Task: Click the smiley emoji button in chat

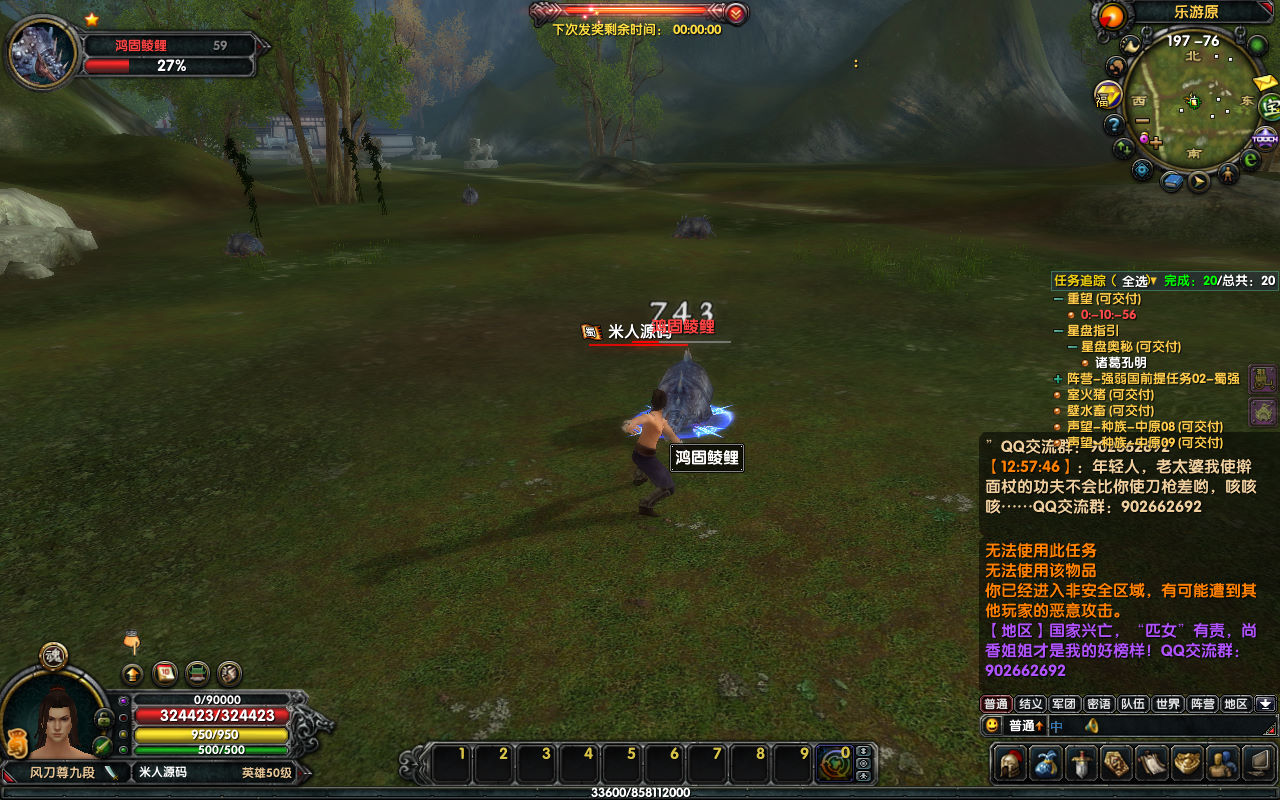Action: [x=991, y=725]
